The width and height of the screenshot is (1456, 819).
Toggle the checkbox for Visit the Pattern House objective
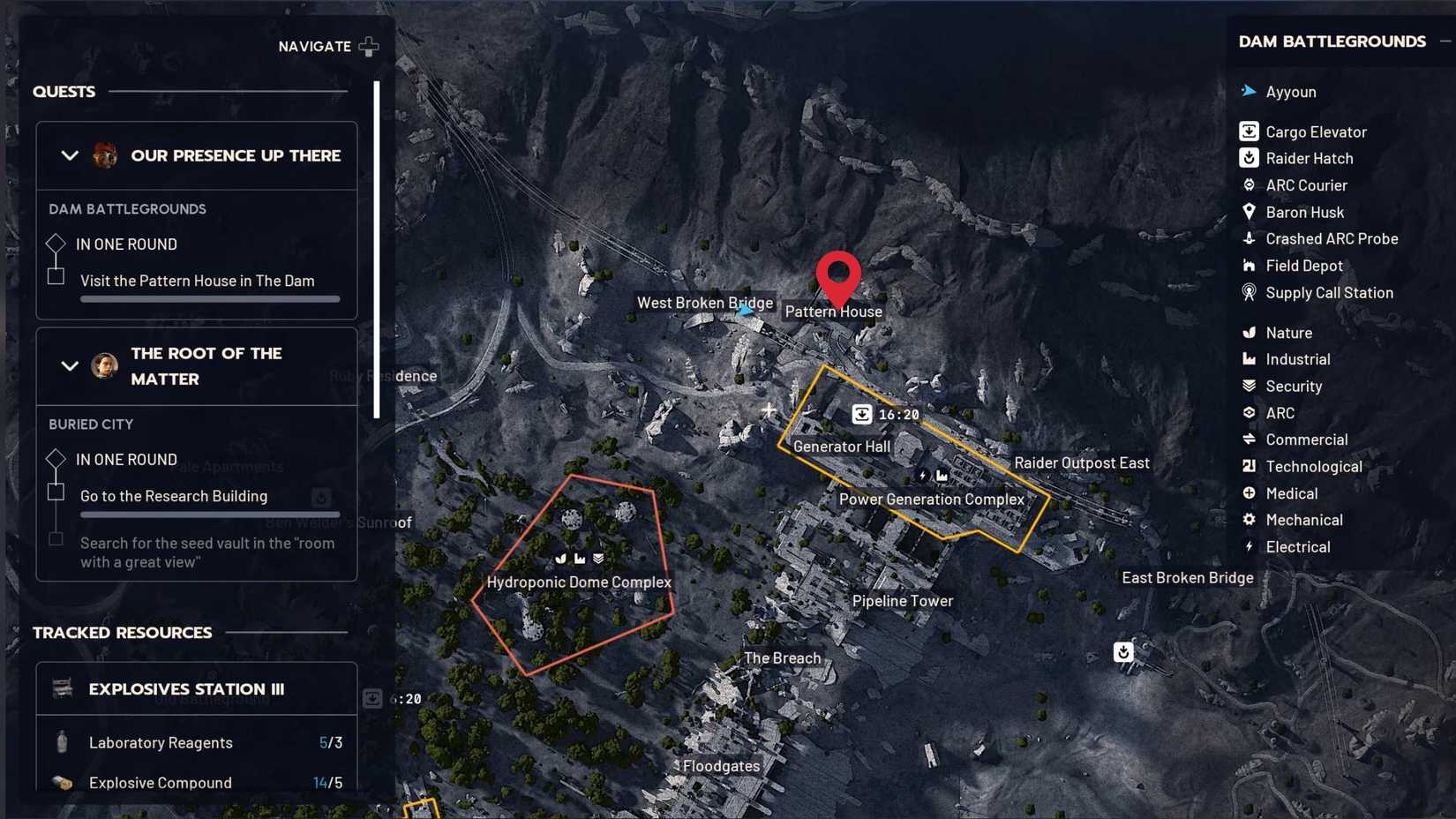tap(55, 276)
